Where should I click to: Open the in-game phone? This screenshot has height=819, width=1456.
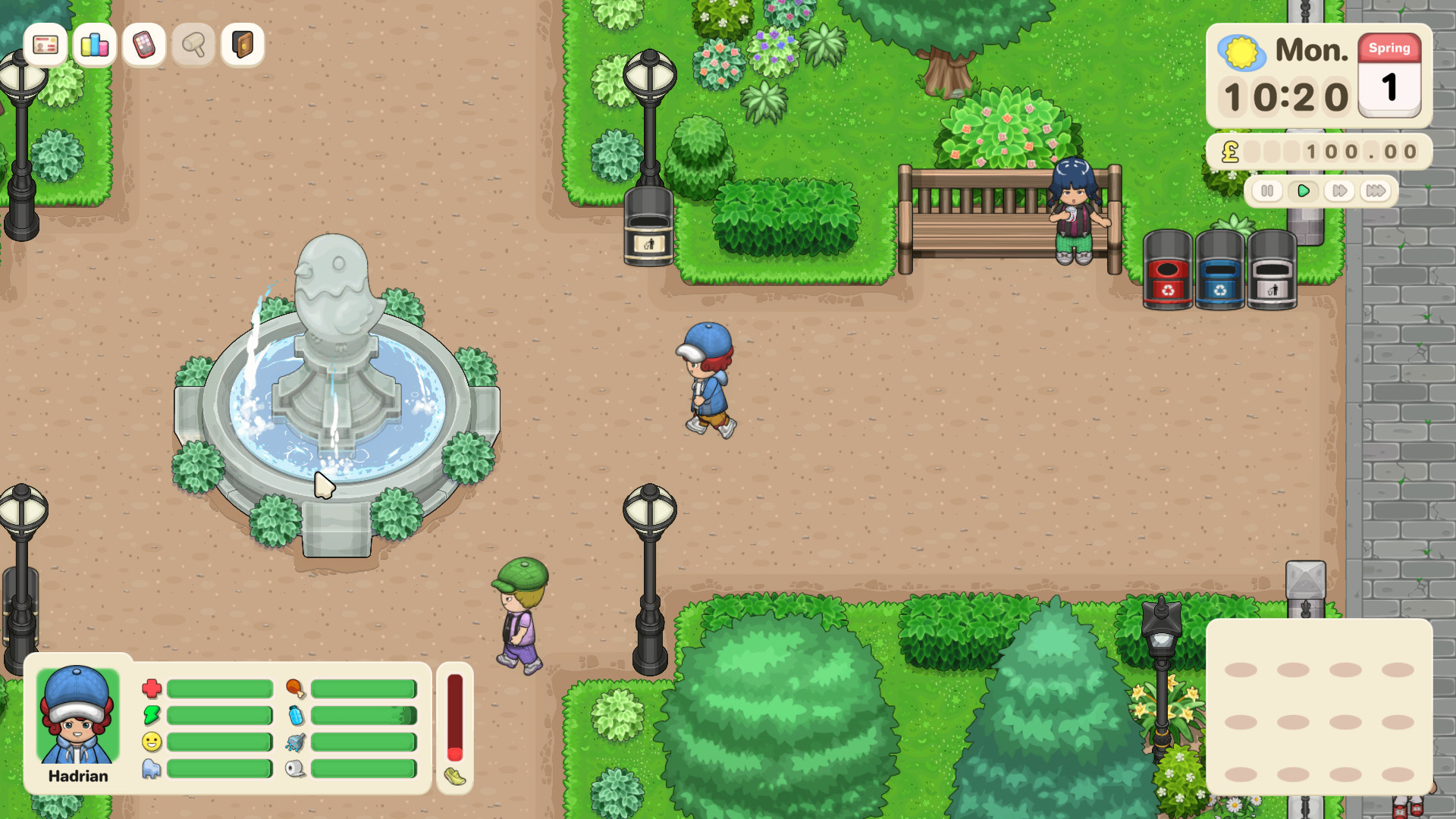click(143, 45)
